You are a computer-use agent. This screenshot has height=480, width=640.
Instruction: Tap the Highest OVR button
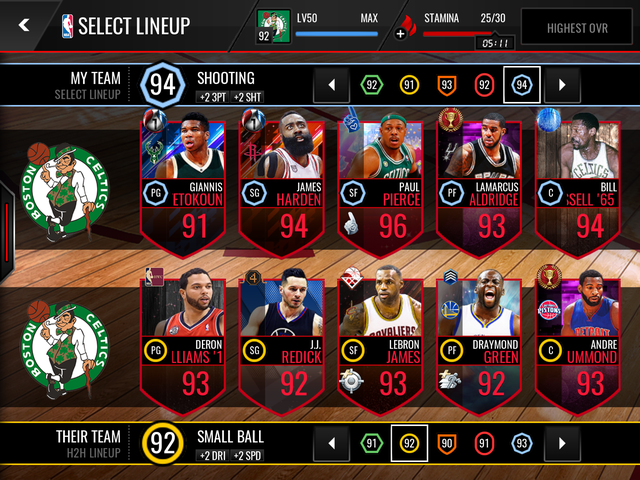pyautogui.click(x=580, y=28)
